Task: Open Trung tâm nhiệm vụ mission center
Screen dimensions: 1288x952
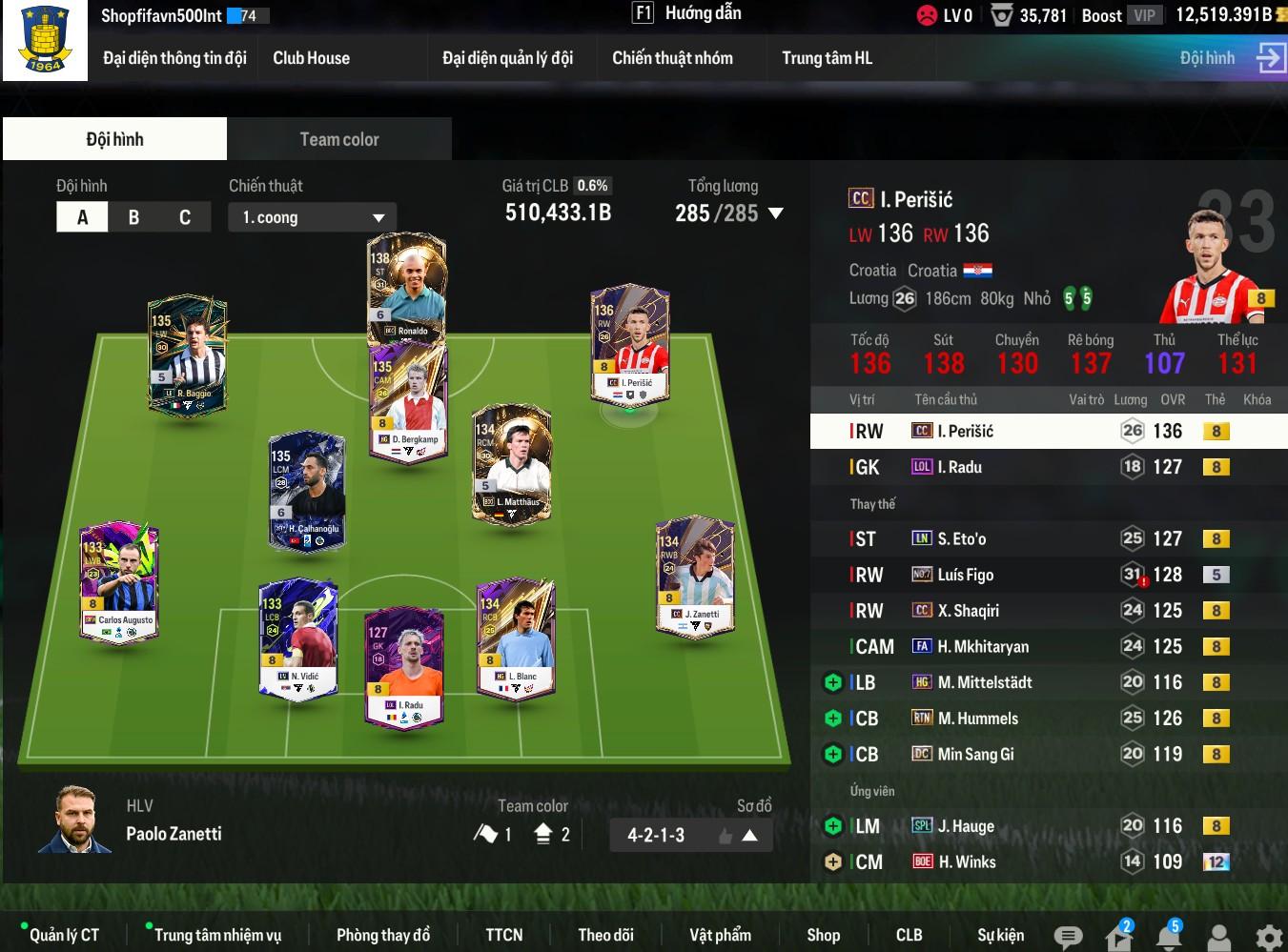Action: click(x=217, y=935)
